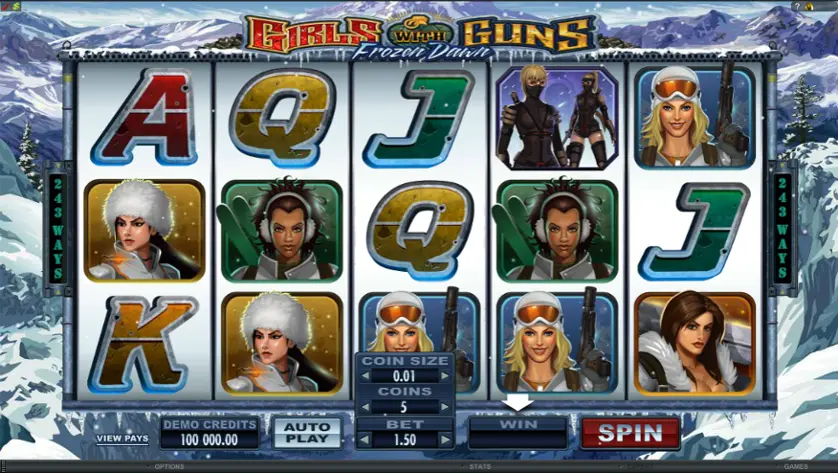Decrease the coin size with the left arrow

click(x=364, y=376)
